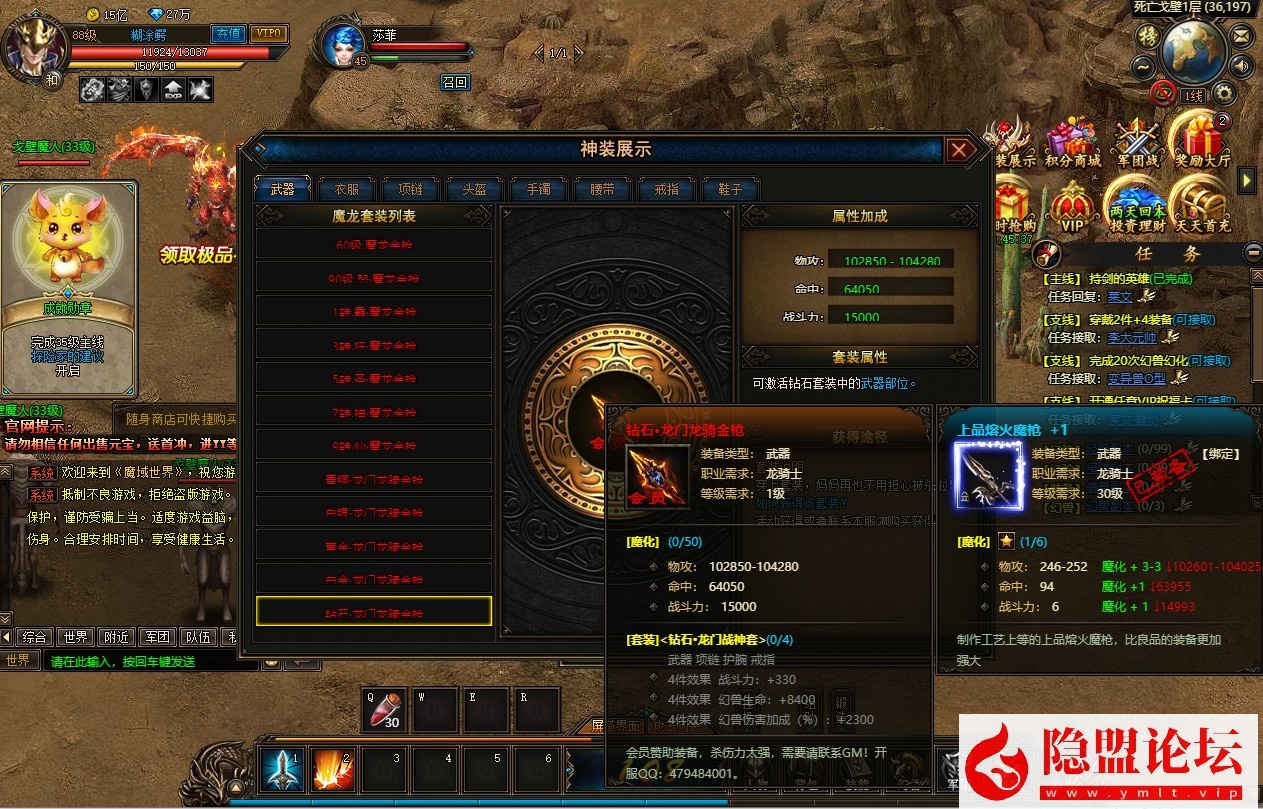1263x809 pixels.
Task: Select the 世界 chat channel tab
Action: [x=75, y=637]
